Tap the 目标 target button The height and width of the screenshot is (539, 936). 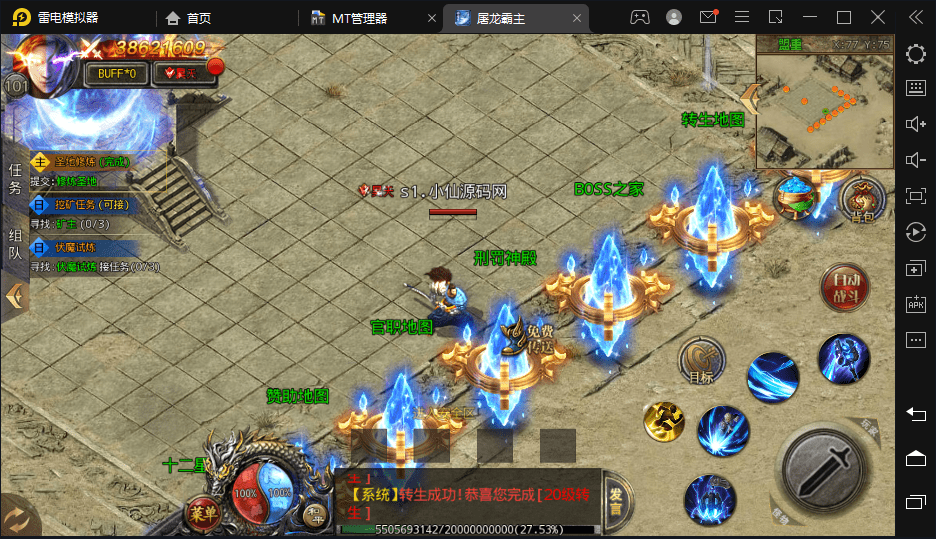point(701,362)
